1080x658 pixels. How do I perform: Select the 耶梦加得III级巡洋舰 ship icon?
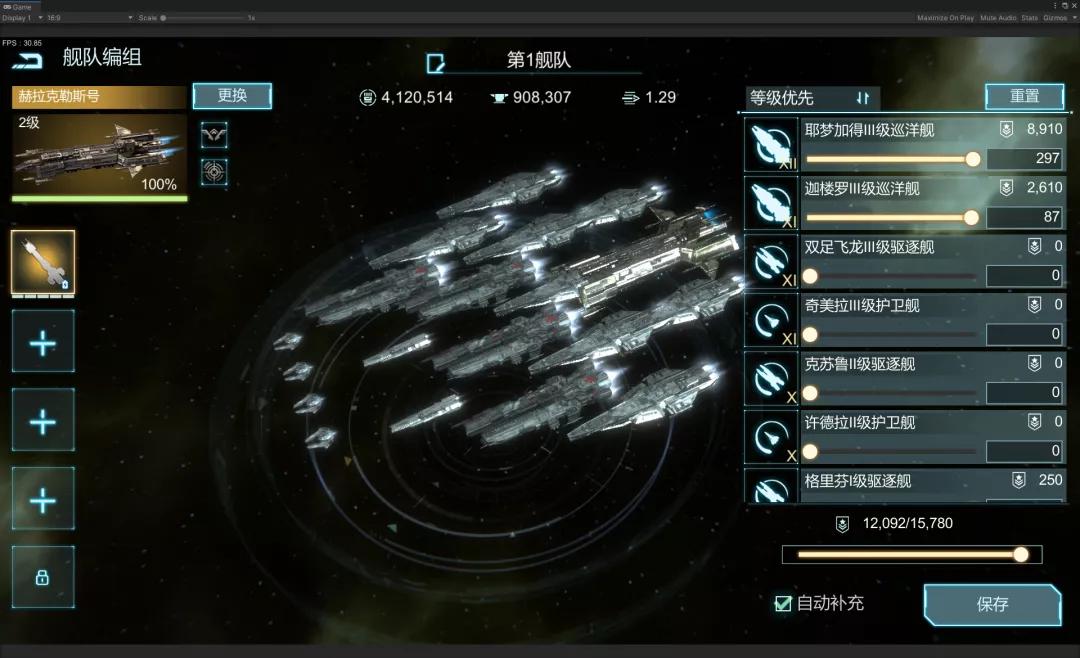(x=771, y=145)
